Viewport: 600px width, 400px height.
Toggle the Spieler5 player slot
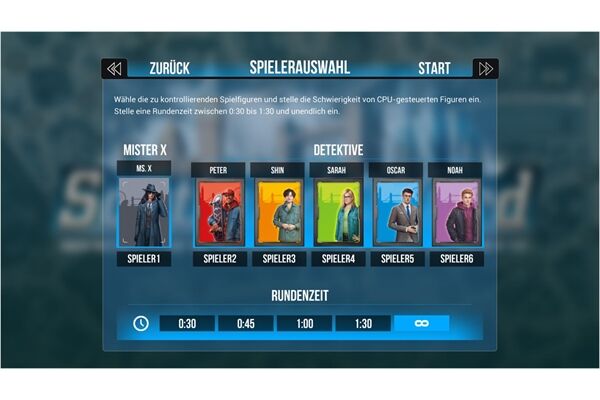(x=397, y=259)
